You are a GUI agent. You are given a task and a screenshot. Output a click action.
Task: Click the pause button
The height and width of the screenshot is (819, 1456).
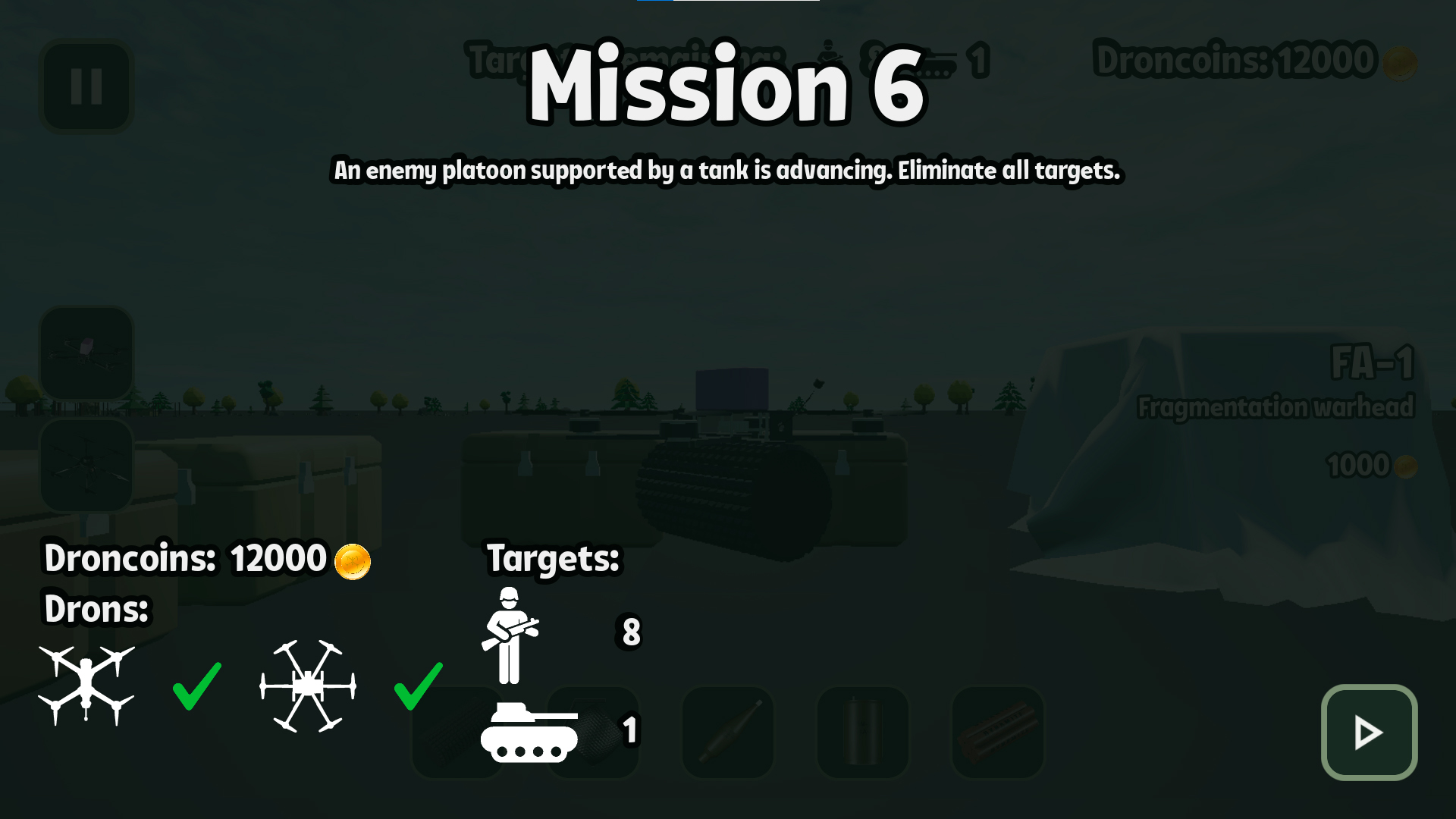tap(86, 85)
